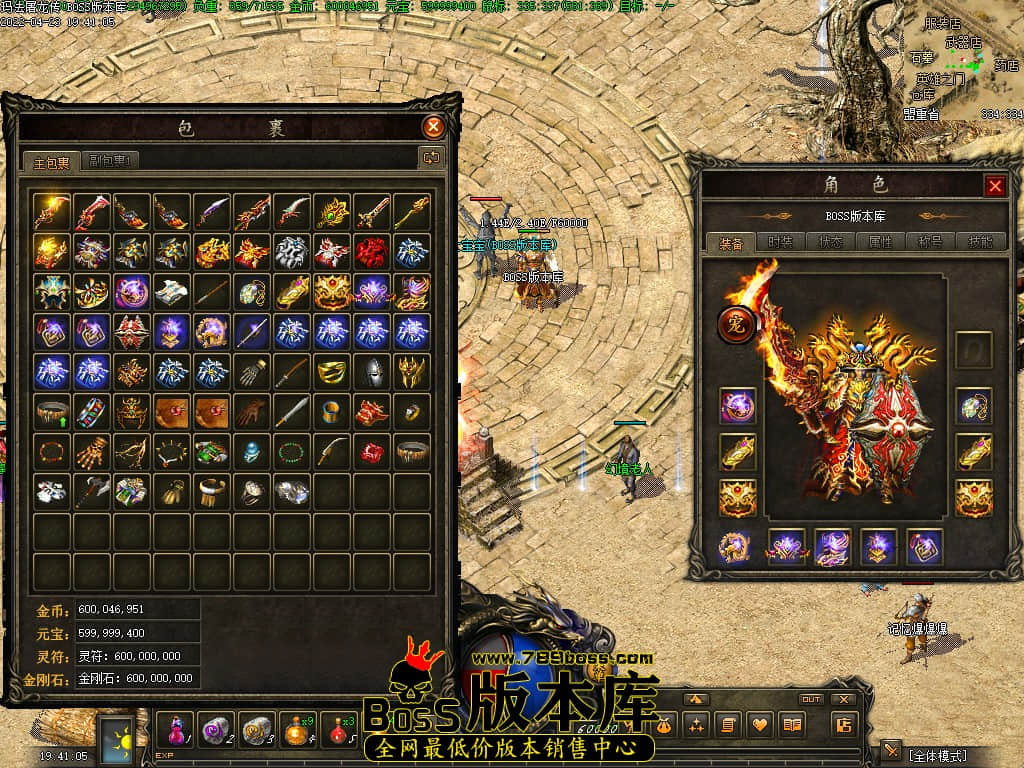Image resolution: width=1024 pixels, height=768 pixels.
Task: Use the red potion in hotbar slot 5
Action: [338, 728]
